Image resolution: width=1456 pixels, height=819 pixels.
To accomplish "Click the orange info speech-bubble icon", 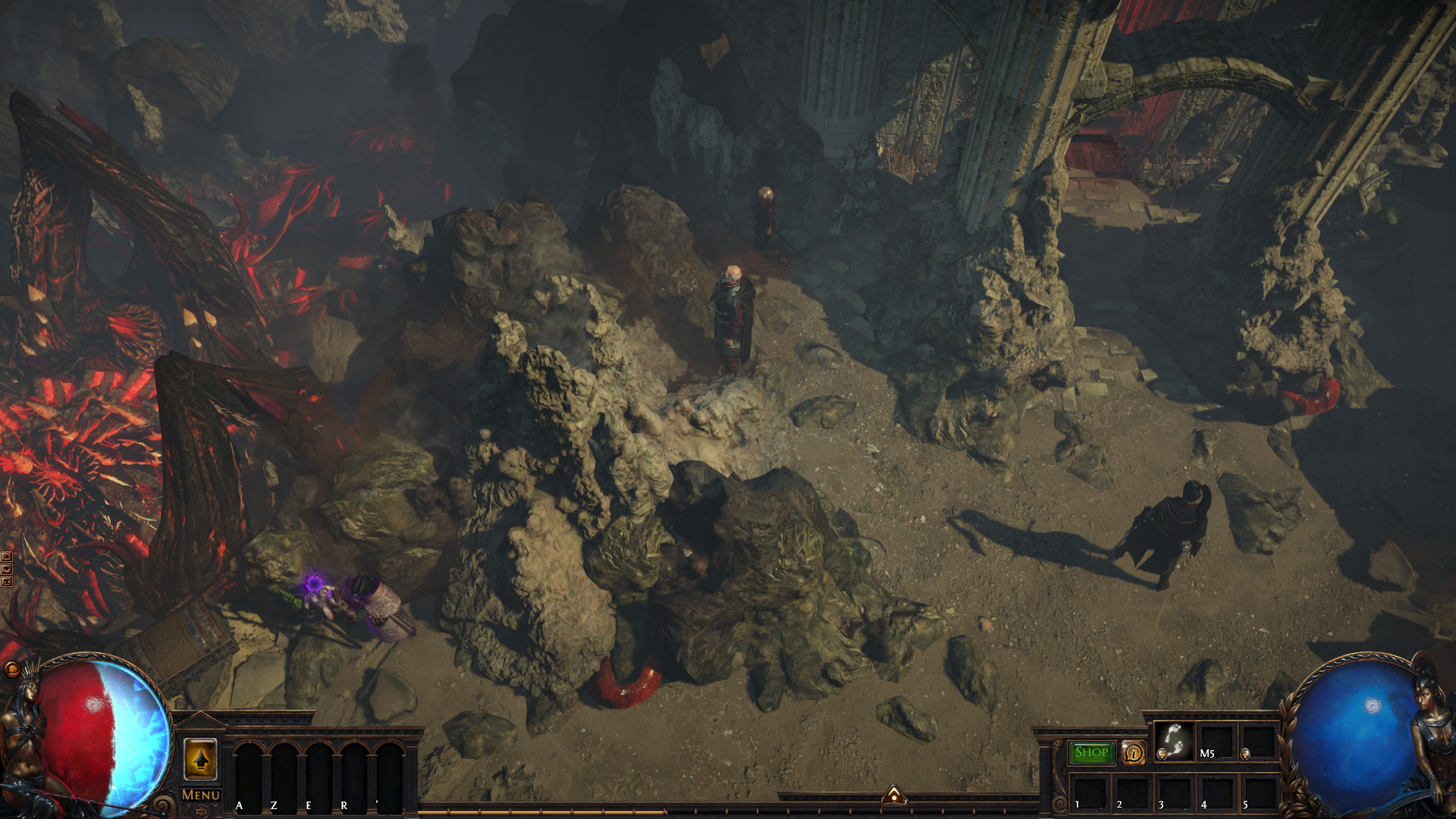I will pos(1134,753).
